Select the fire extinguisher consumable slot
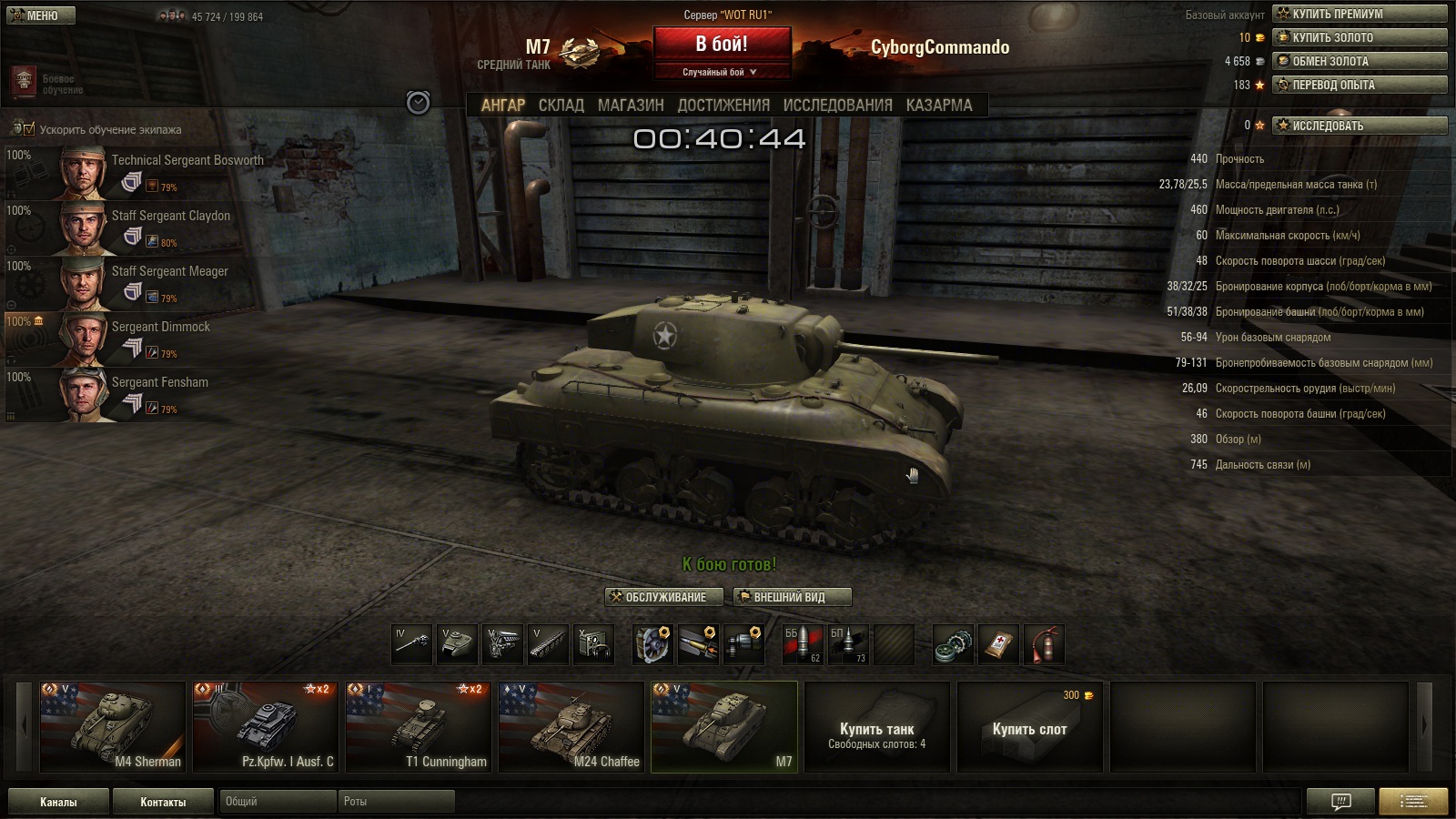1456x819 pixels. [x=1044, y=644]
